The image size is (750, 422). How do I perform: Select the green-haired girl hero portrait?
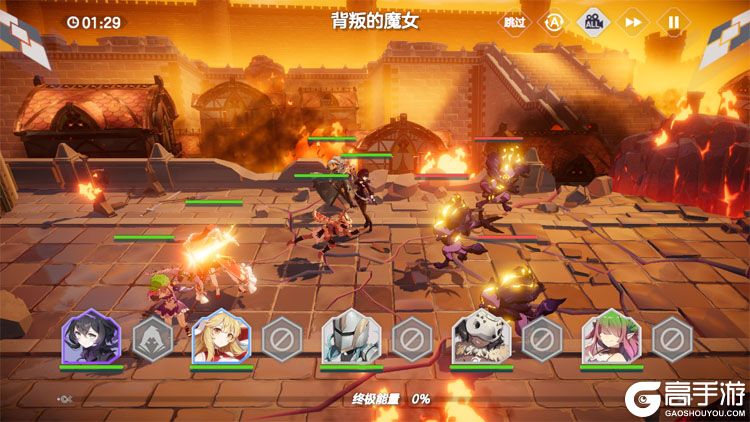pyautogui.click(x=611, y=337)
